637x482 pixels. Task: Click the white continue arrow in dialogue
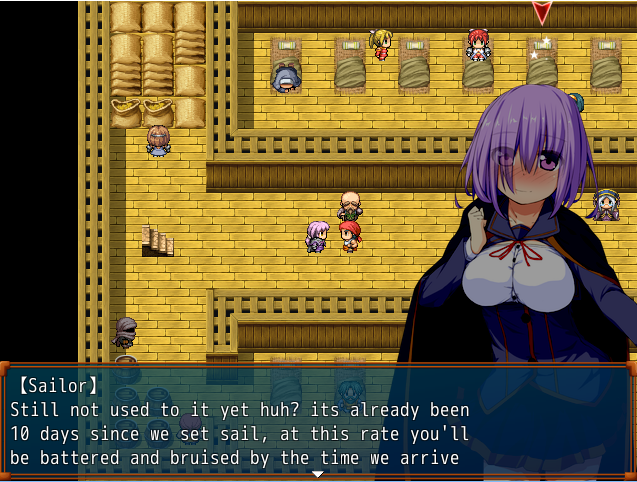[x=318, y=473]
